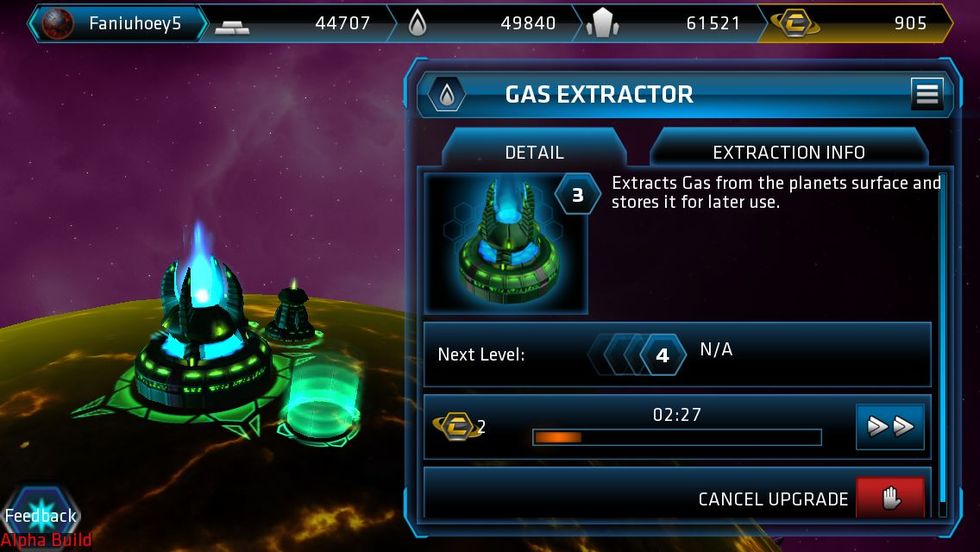Select the Detail tab
The width and height of the screenshot is (980, 552).
pyautogui.click(x=534, y=152)
